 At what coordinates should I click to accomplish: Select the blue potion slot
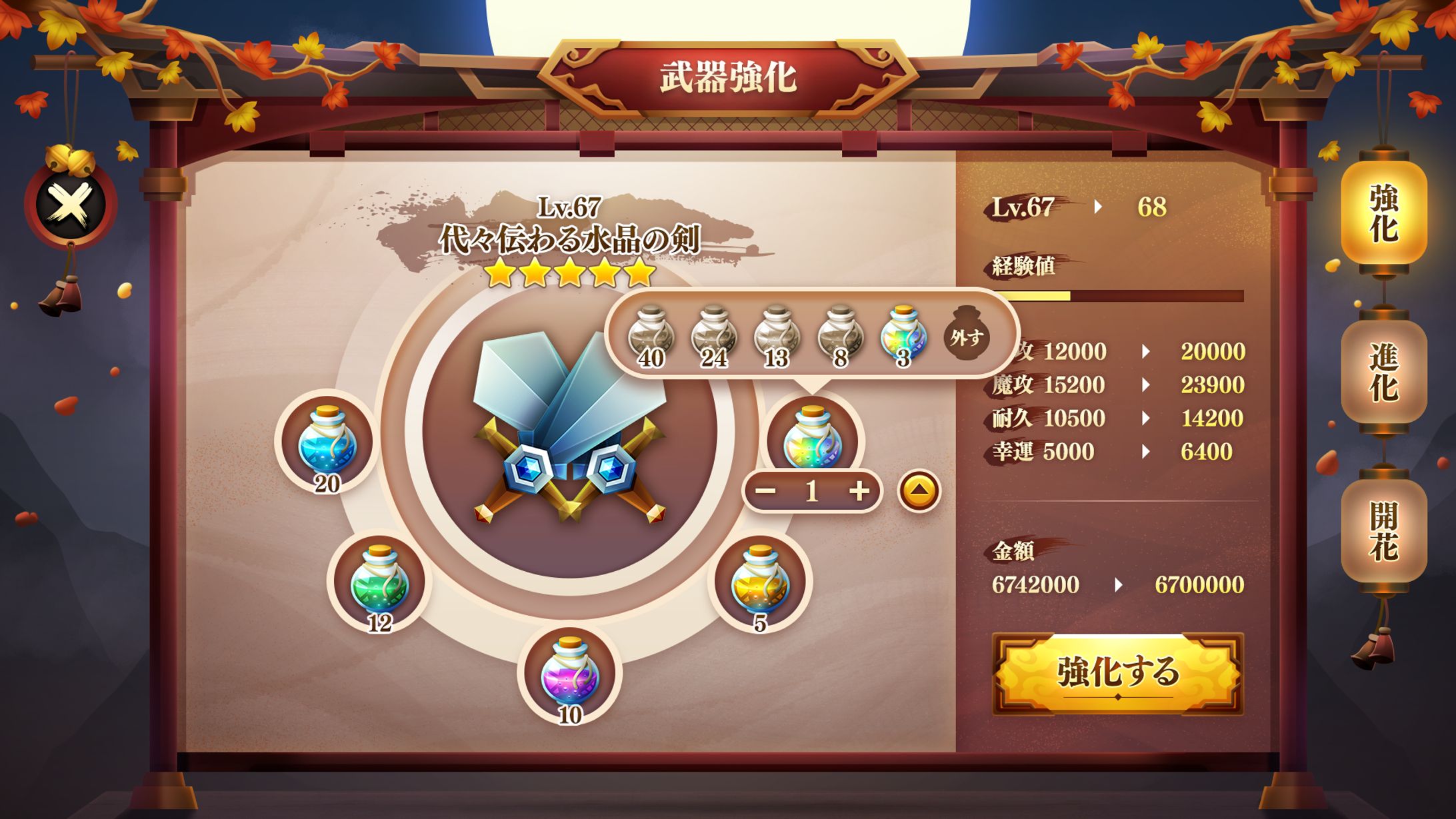click(x=327, y=442)
